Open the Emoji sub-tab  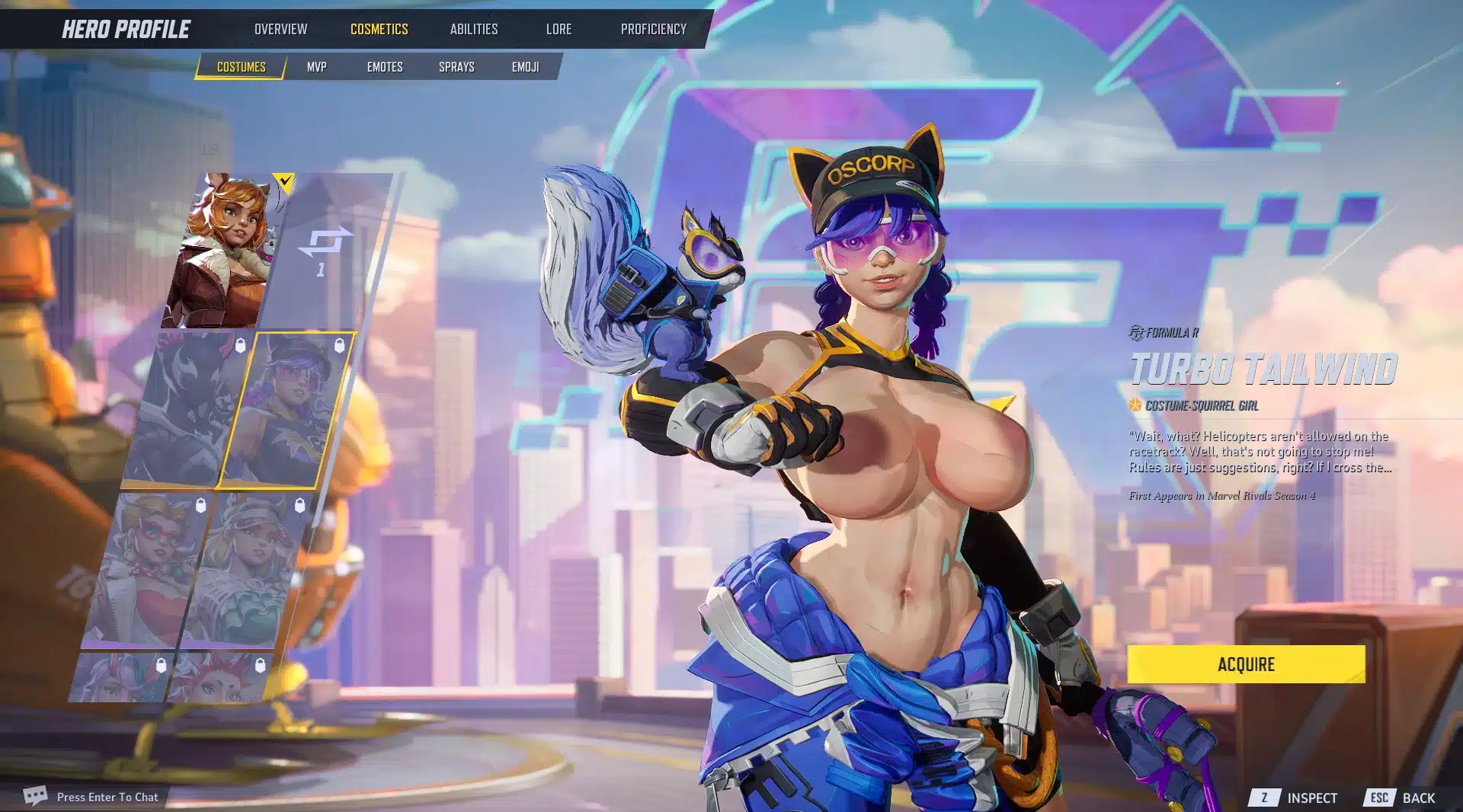[525, 67]
